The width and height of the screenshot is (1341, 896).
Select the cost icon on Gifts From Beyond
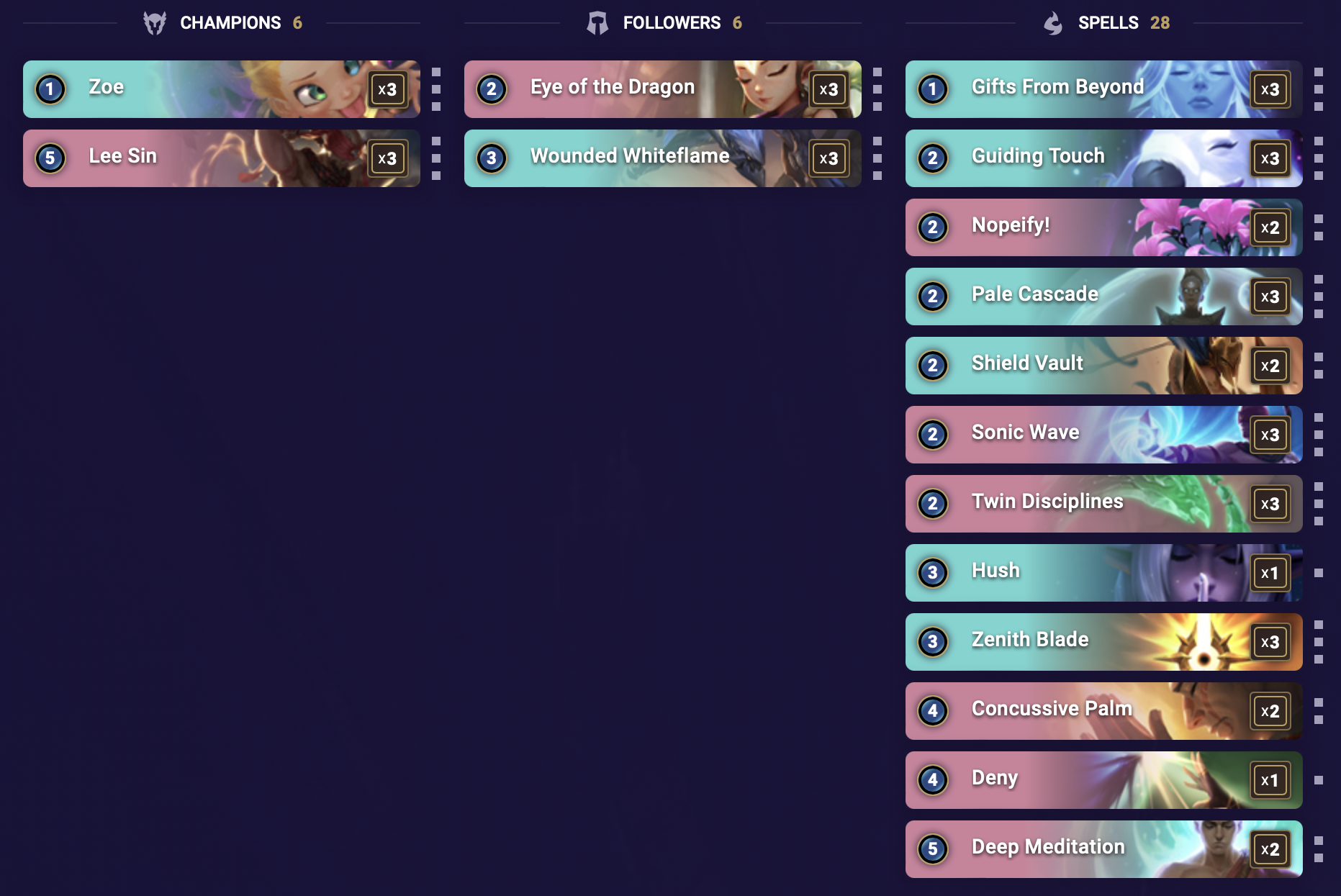[933, 89]
